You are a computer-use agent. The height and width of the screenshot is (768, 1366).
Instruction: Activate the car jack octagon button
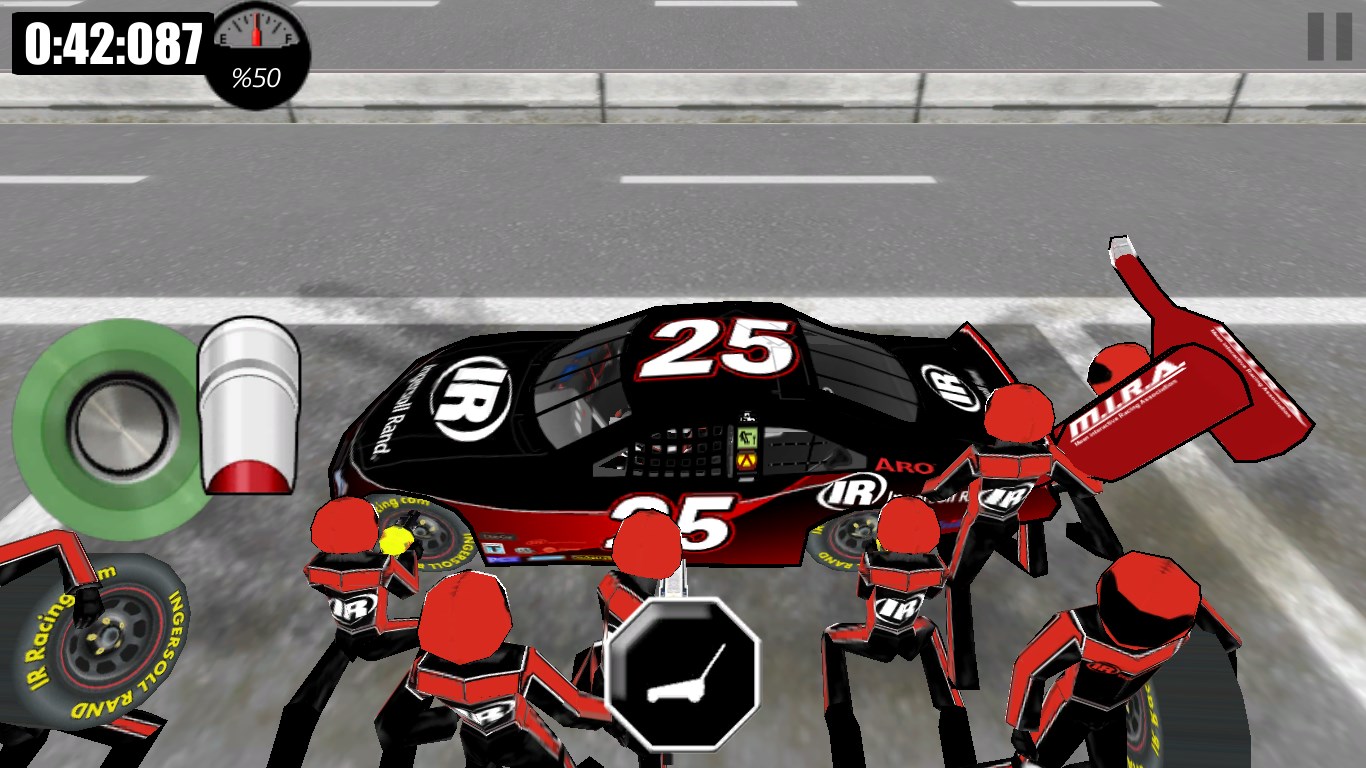(683, 673)
